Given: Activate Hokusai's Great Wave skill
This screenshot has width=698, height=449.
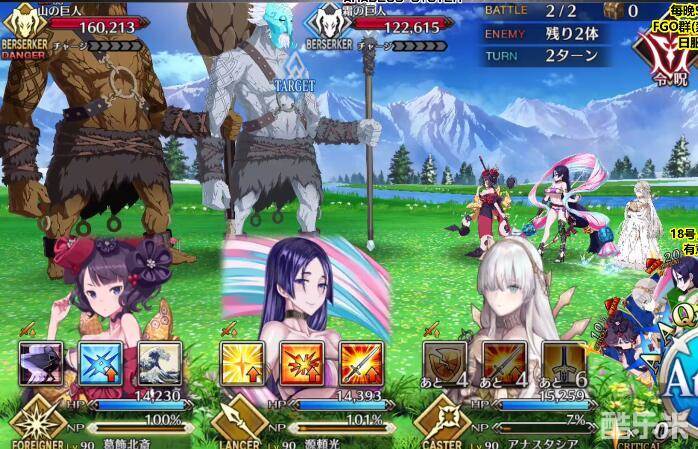Looking at the screenshot, I should [x=159, y=362].
